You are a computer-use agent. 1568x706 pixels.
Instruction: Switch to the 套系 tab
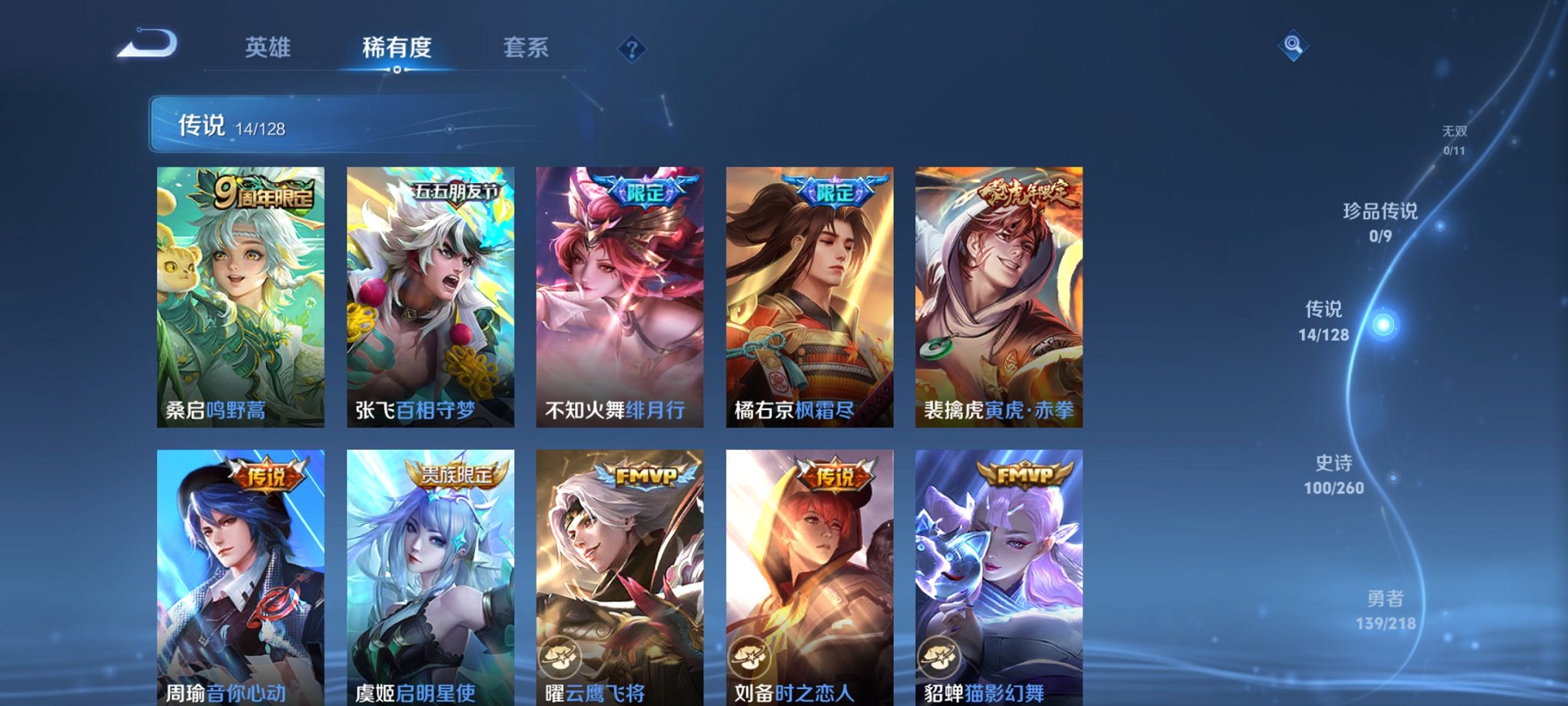[529, 48]
